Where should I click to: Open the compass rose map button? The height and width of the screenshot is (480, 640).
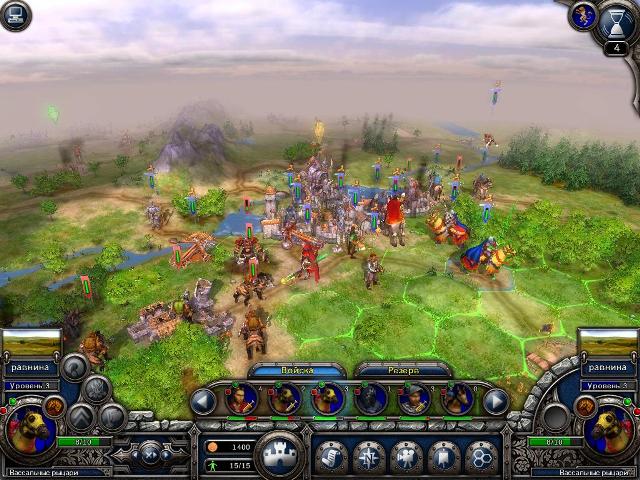[x=369, y=457]
